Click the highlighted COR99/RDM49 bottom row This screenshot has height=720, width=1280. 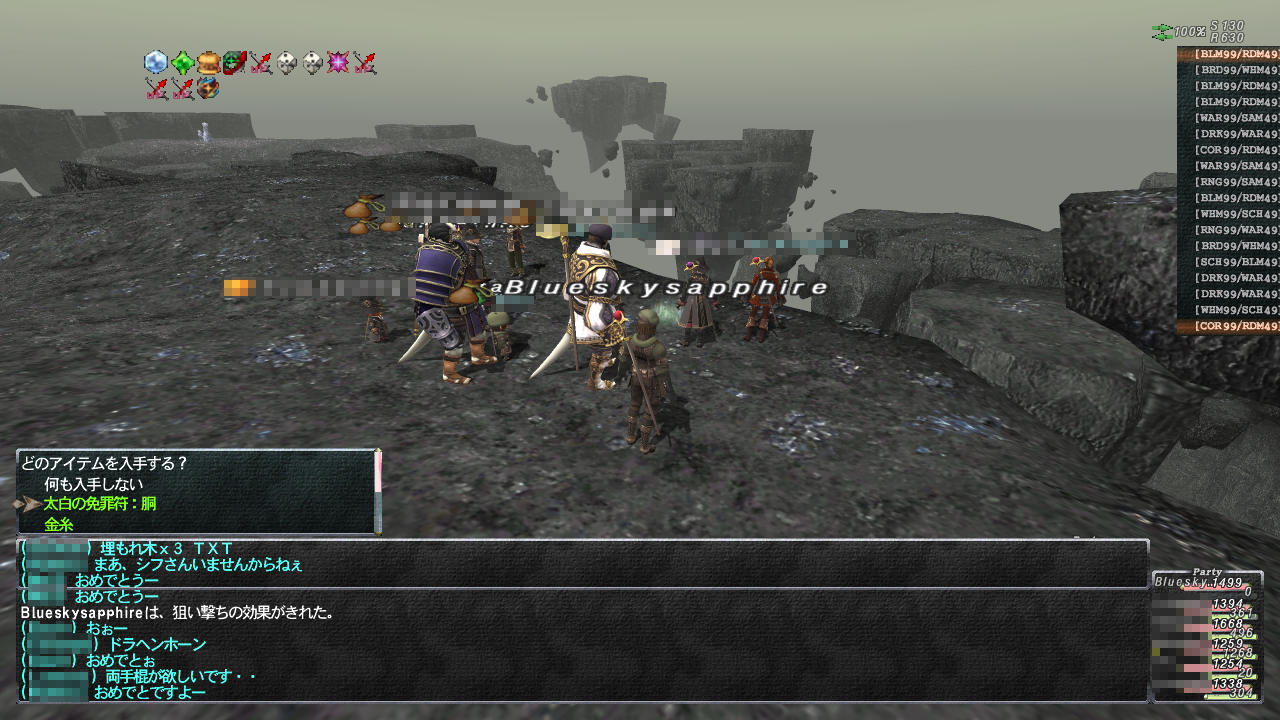(x=1234, y=326)
